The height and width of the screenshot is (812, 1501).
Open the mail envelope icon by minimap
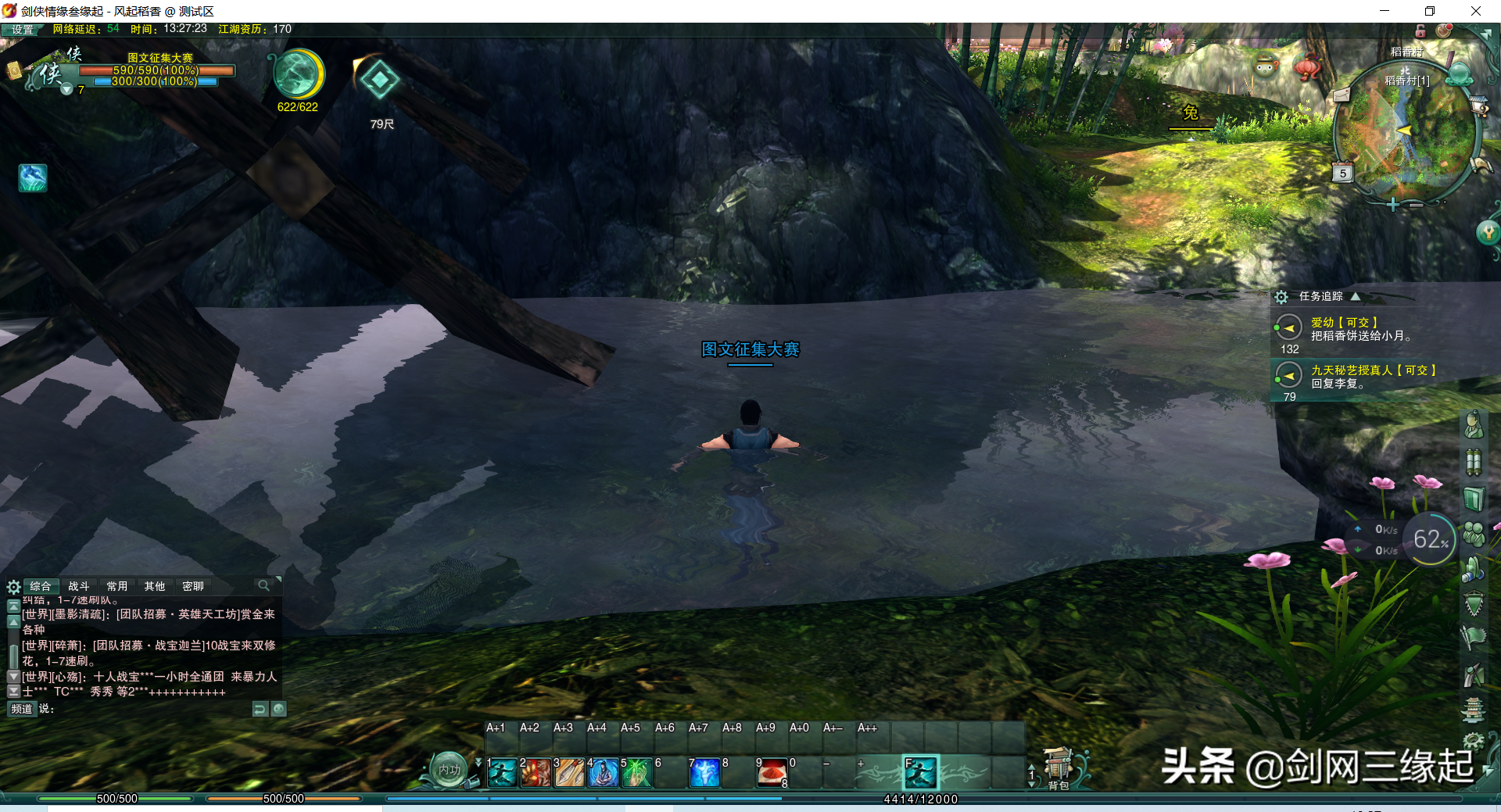click(1342, 95)
